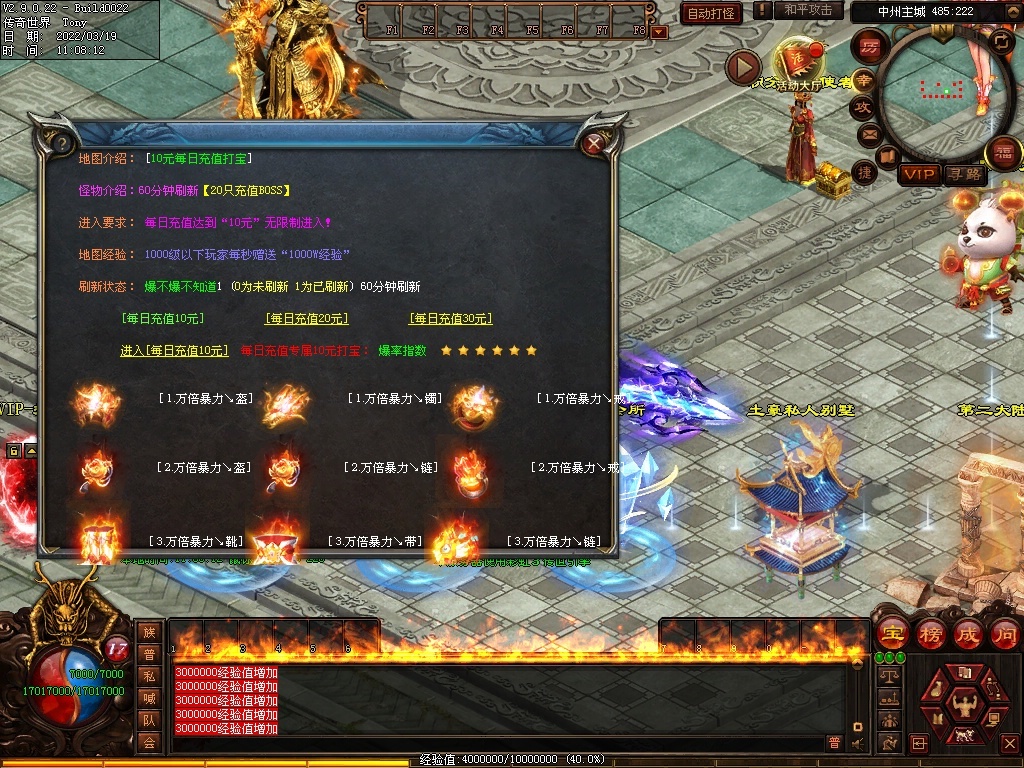This screenshot has width=1024, height=768.
Task: Open the 成 achievement button
Action: pyautogui.click(x=967, y=633)
